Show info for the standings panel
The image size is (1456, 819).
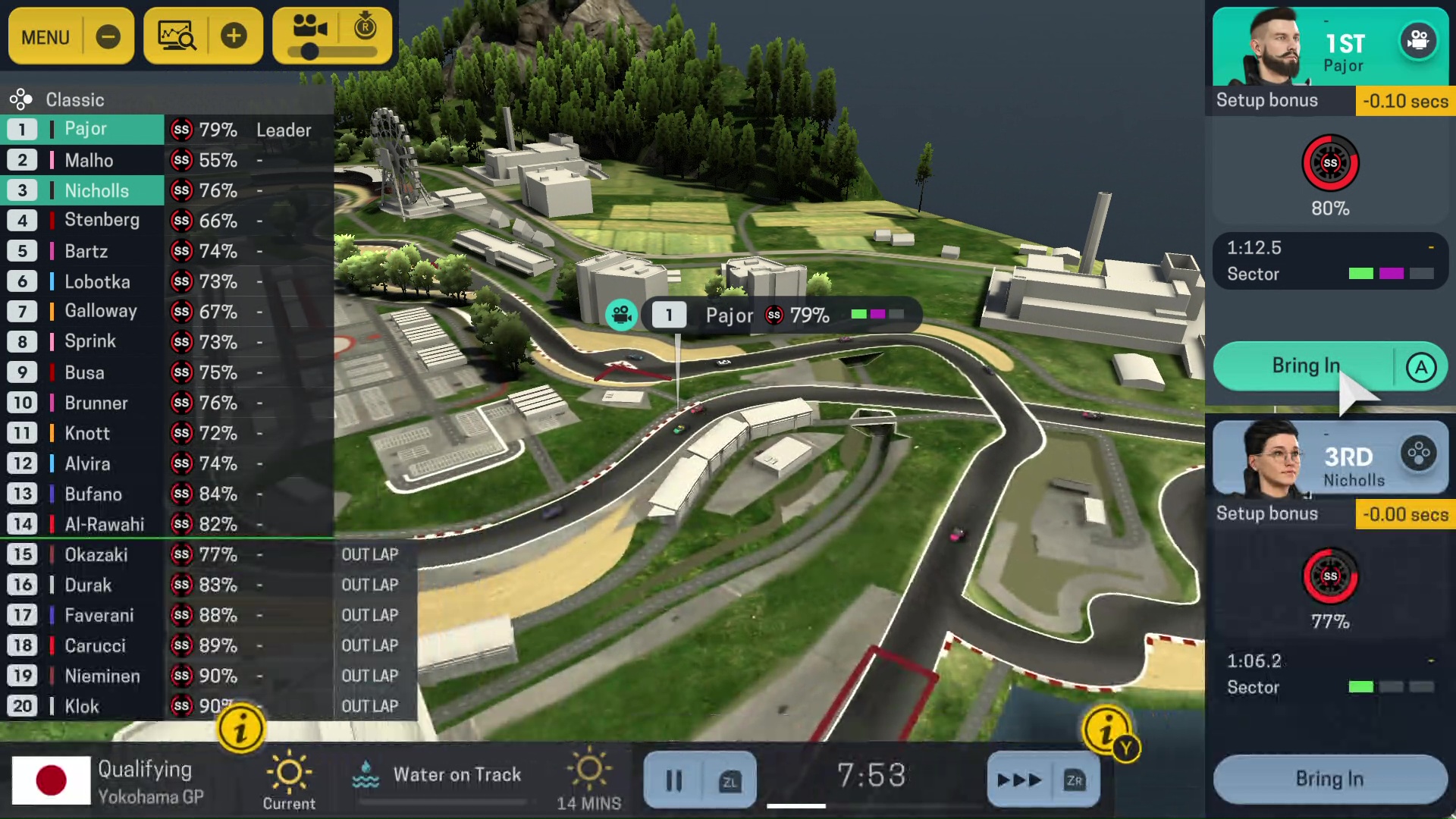point(240,730)
